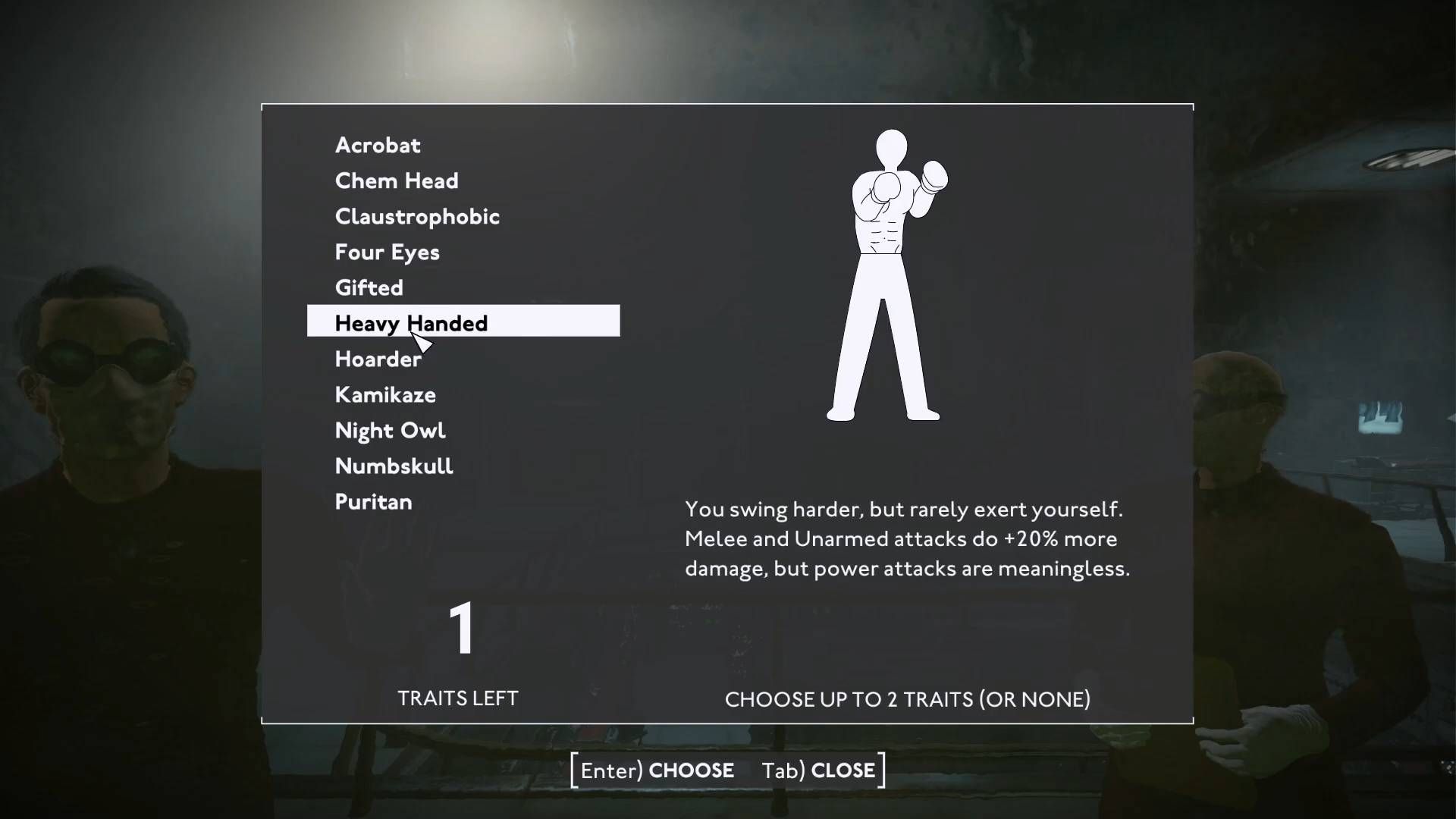Click the CHOOSE UP TO 2 TRAITS label
The width and height of the screenshot is (1456, 819).
[907, 699]
